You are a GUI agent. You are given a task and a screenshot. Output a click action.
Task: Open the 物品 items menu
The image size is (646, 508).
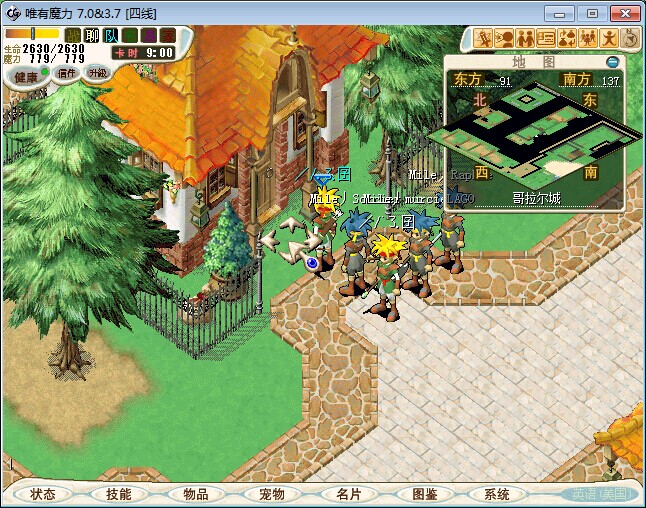195,494
